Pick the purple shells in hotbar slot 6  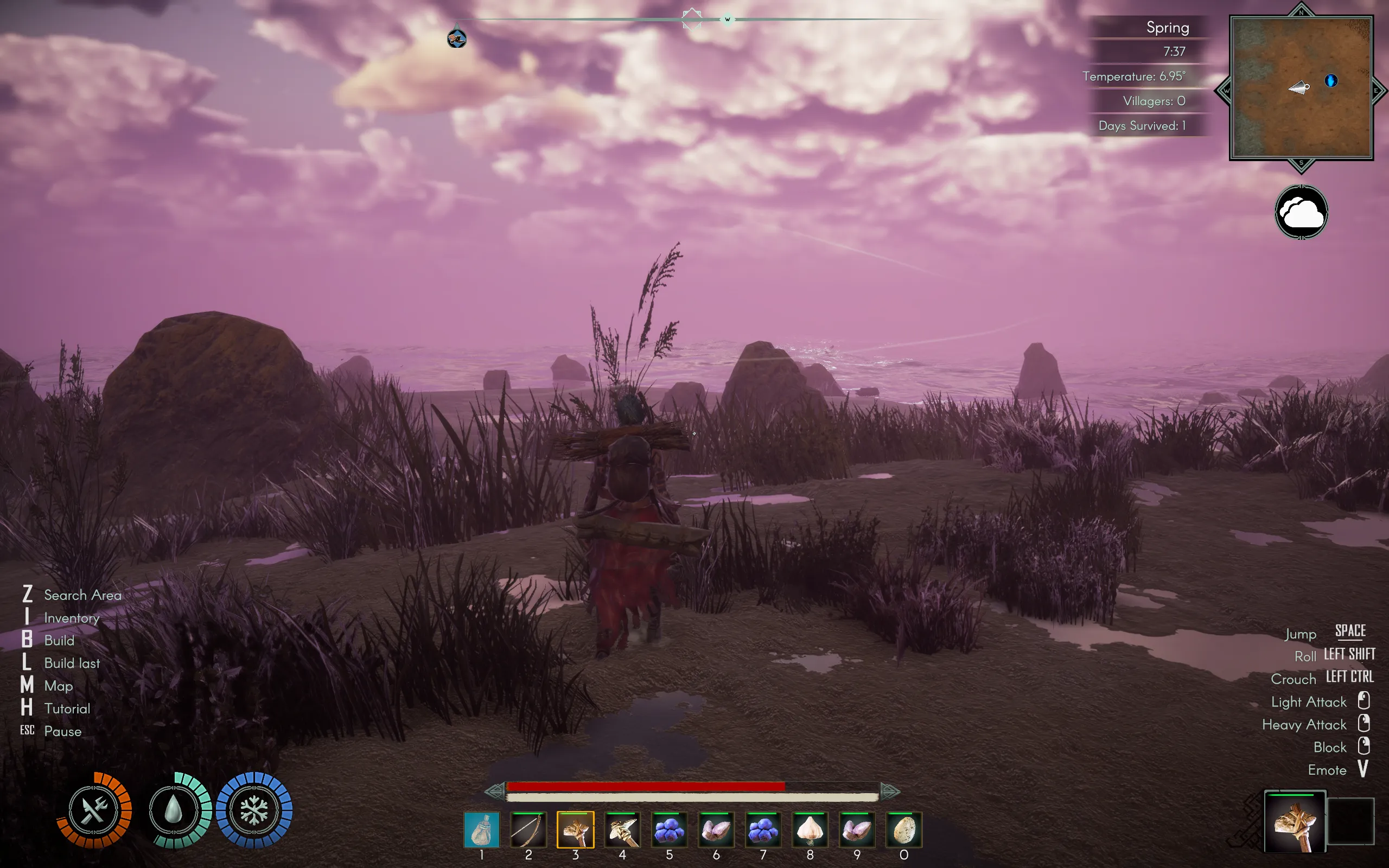click(716, 829)
